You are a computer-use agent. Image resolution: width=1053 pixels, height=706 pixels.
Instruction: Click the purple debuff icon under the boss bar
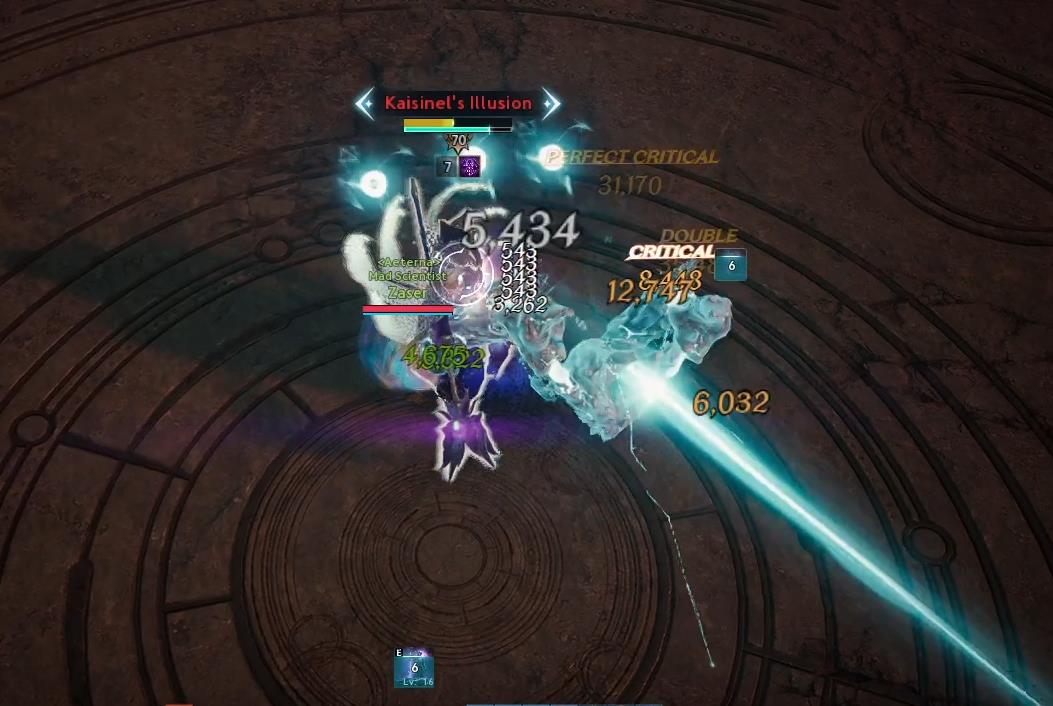point(470,166)
